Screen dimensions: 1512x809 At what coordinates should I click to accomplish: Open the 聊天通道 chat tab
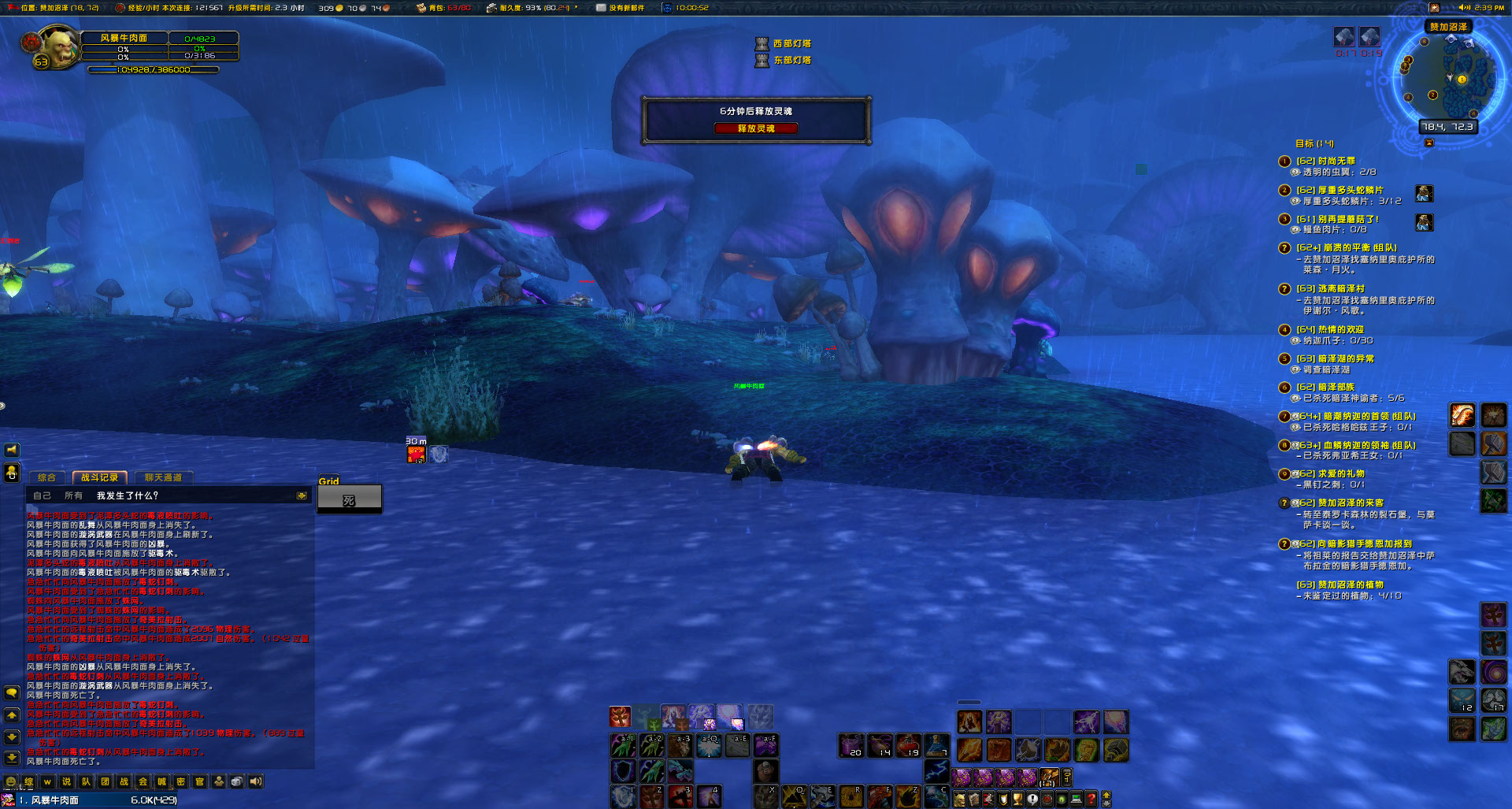coord(163,477)
